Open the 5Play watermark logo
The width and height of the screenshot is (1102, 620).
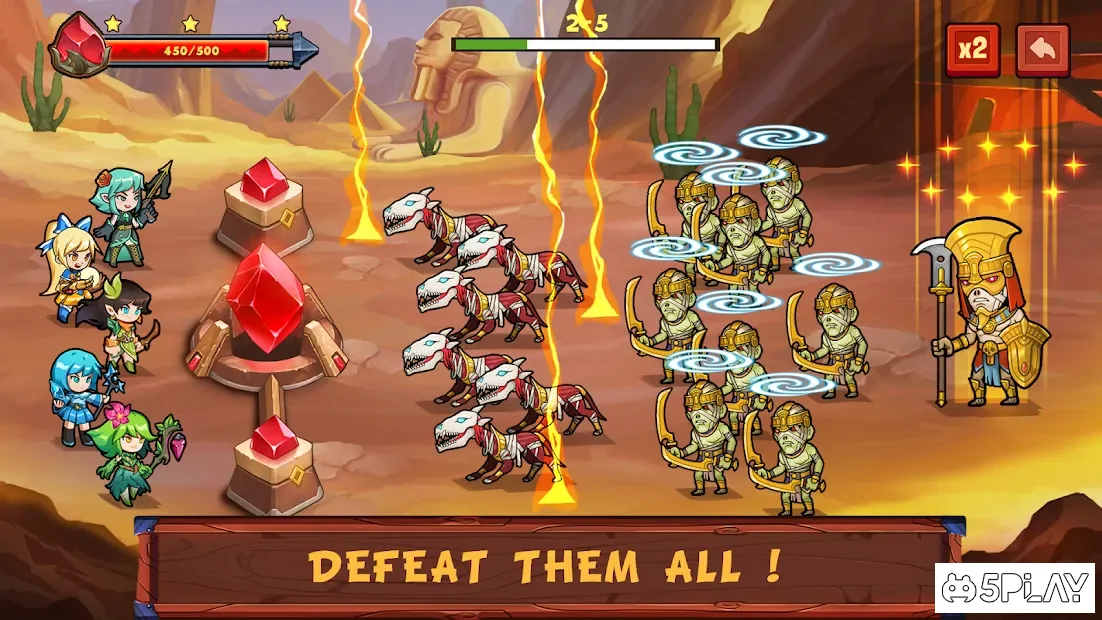coord(1014,589)
